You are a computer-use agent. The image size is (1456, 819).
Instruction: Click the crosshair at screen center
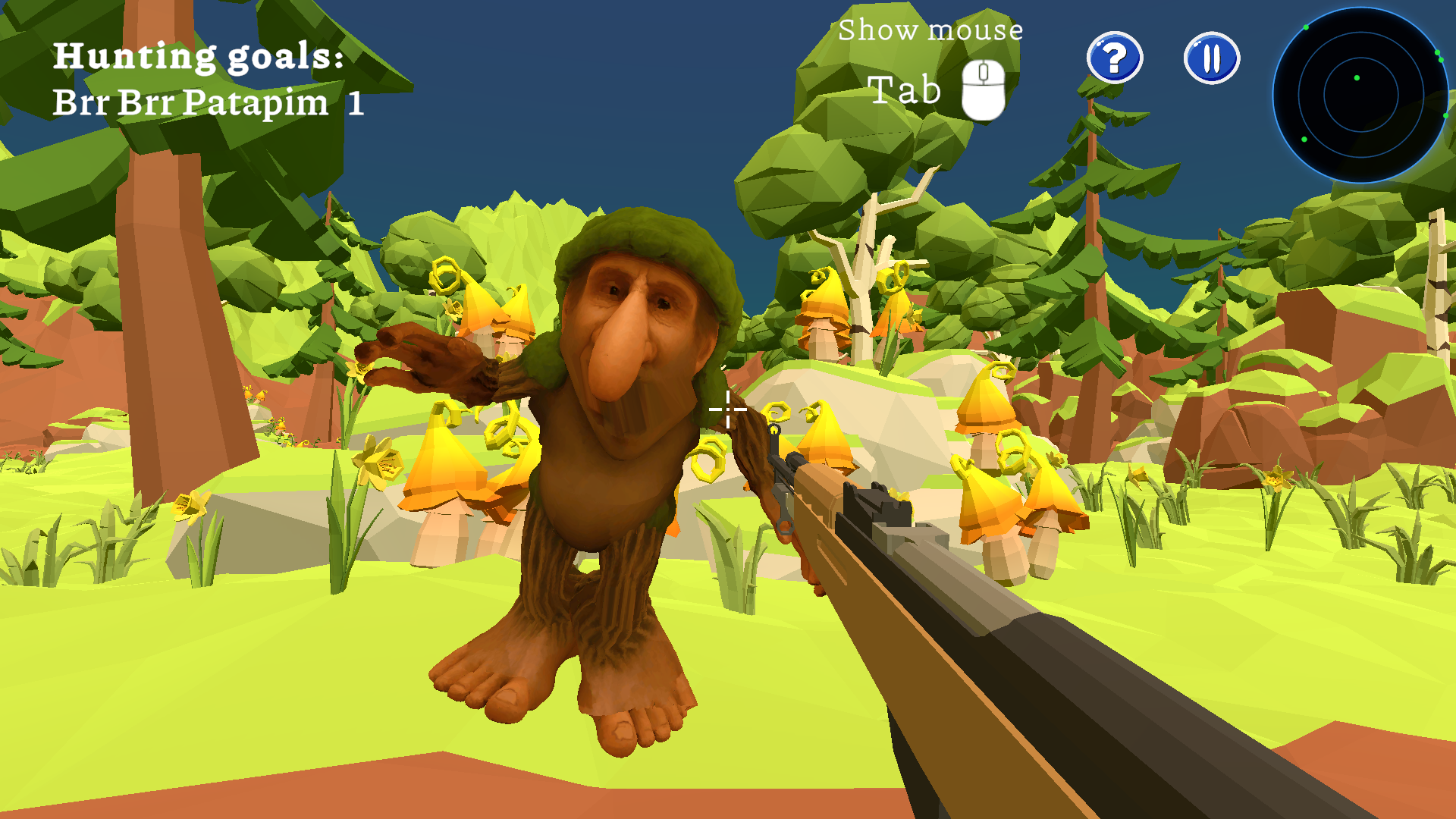click(726, 409)
